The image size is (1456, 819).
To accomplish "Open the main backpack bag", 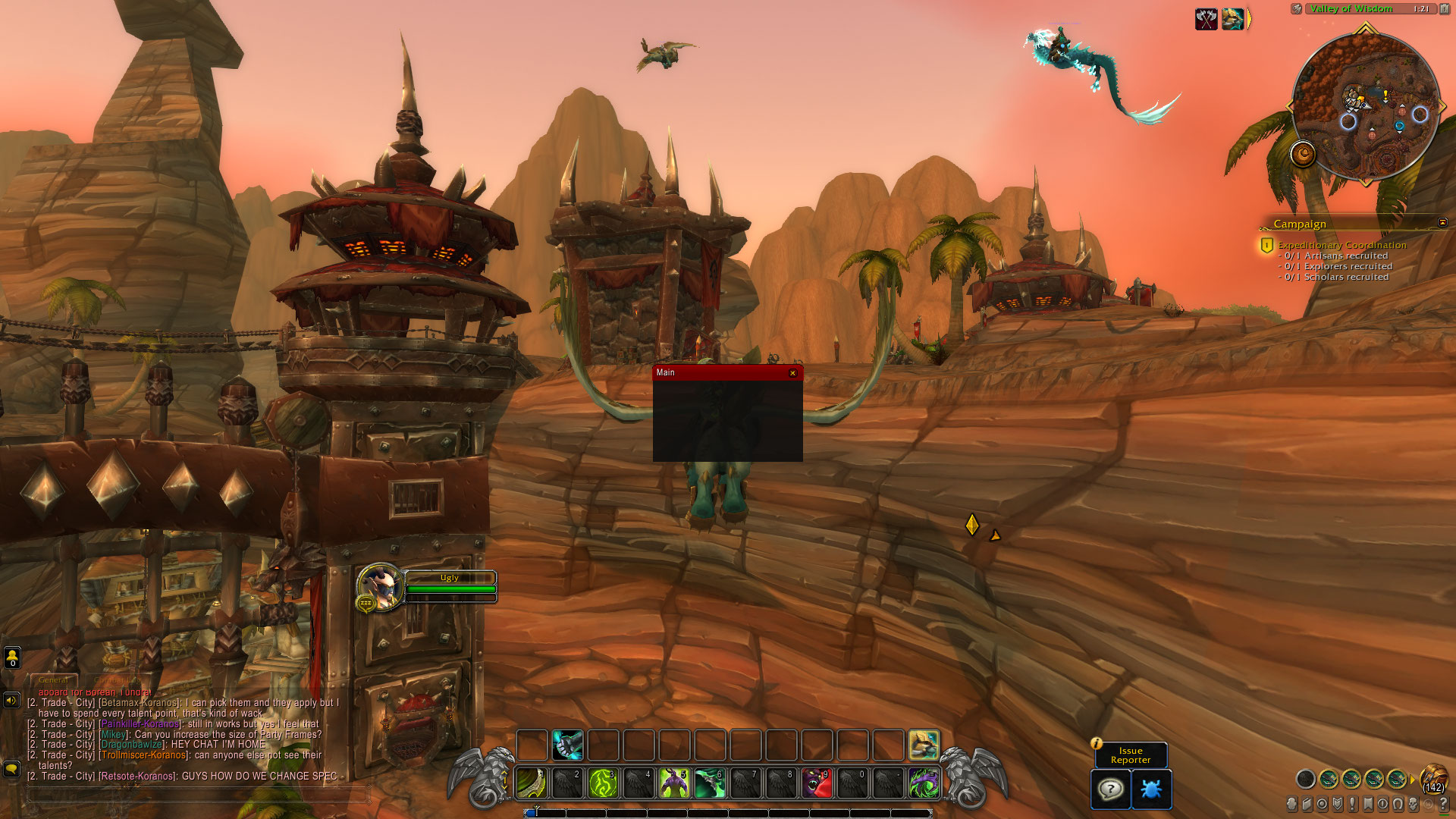I will coord(1433,779).
